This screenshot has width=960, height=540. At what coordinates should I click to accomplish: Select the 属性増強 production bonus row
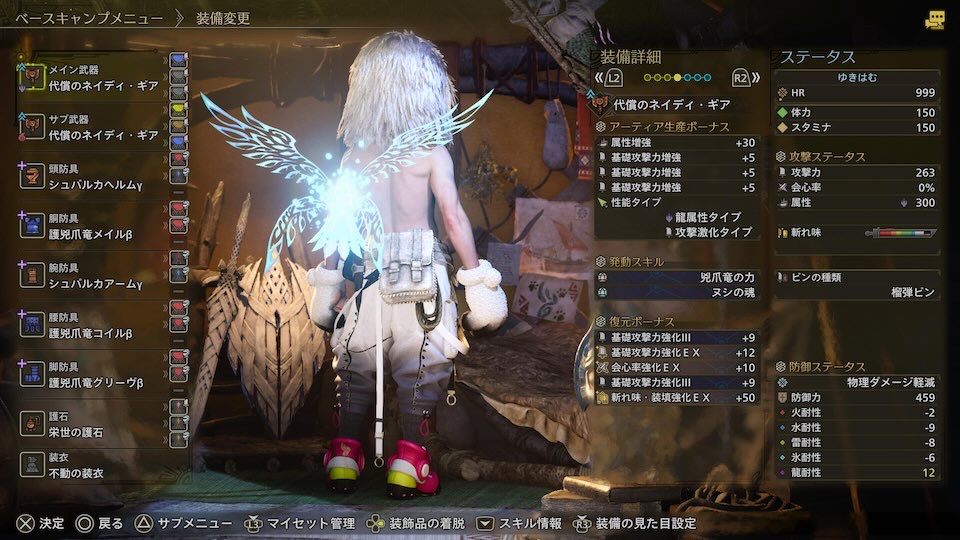pyautogui.click(x=676, y=142)
